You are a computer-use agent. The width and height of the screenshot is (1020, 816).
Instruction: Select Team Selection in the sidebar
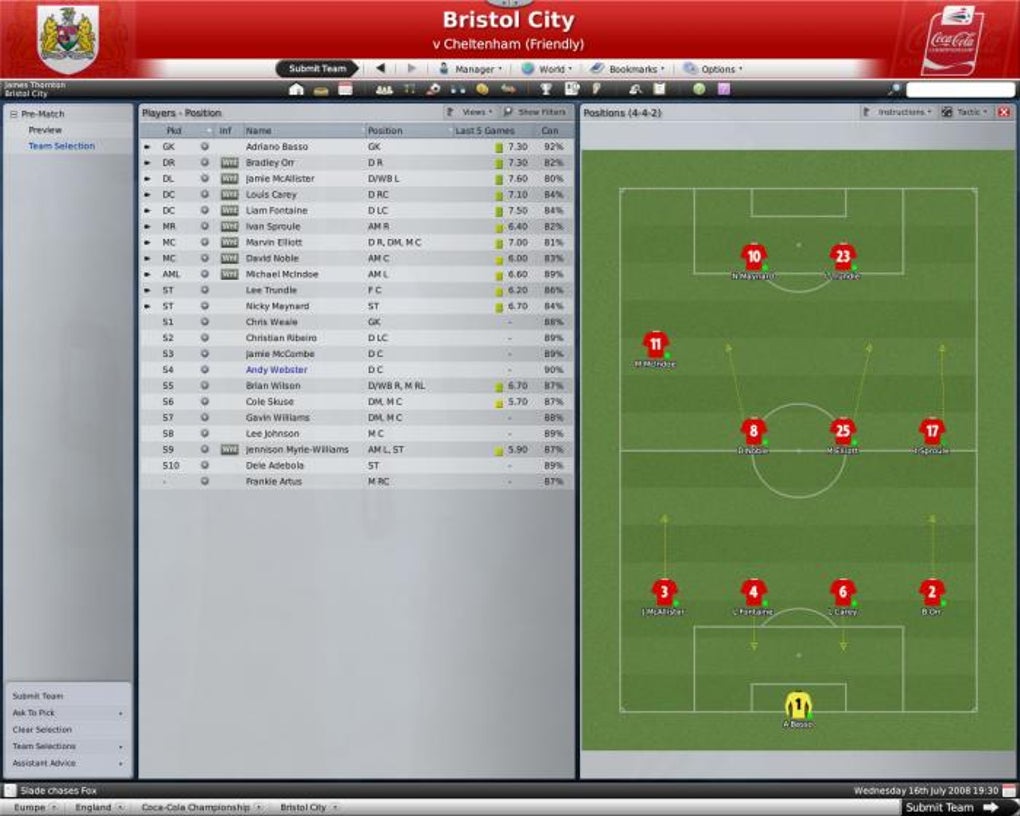click(x=62, y=146)
